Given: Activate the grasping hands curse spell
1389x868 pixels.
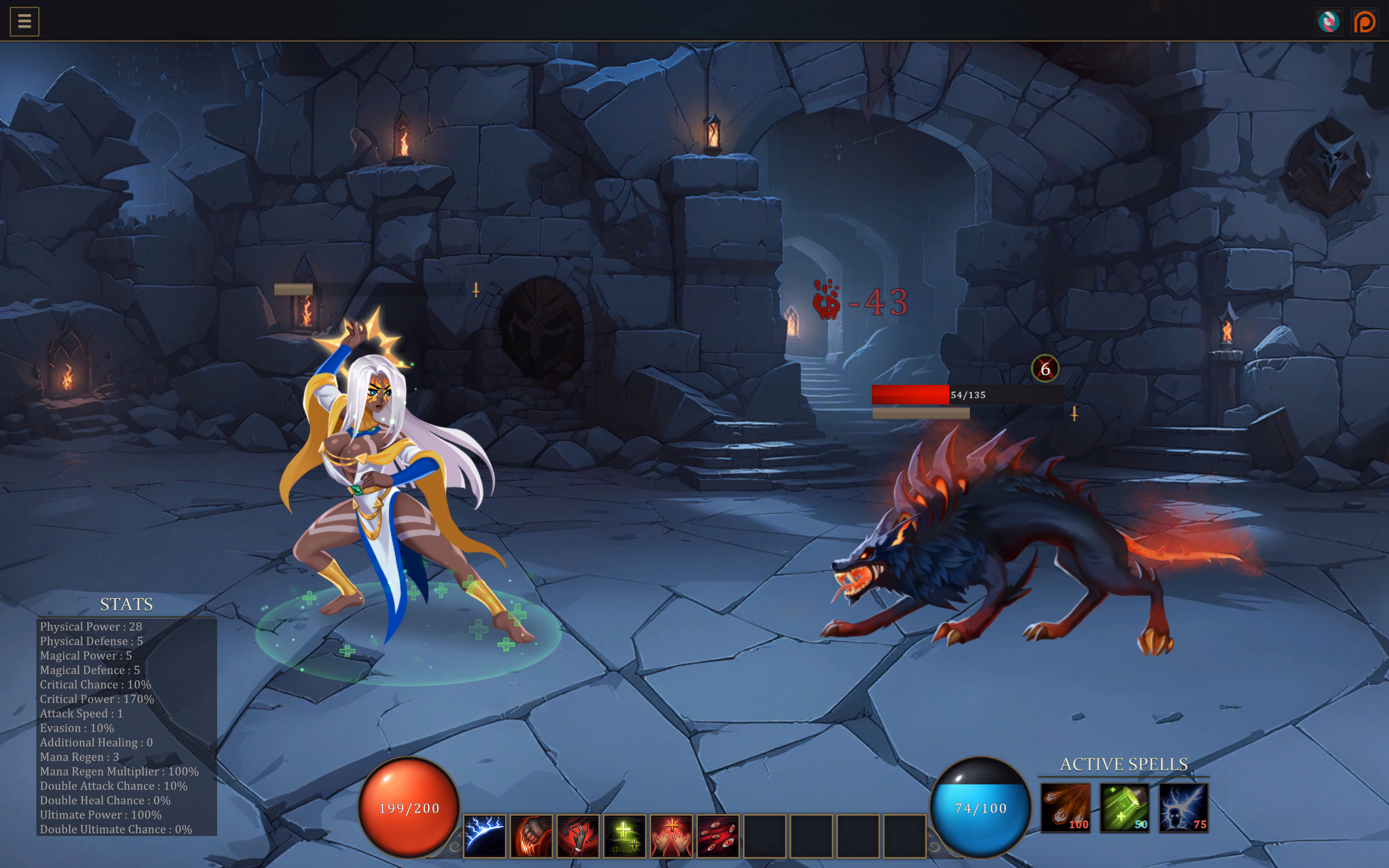Looking at the screenshot, I should (578, 838).
